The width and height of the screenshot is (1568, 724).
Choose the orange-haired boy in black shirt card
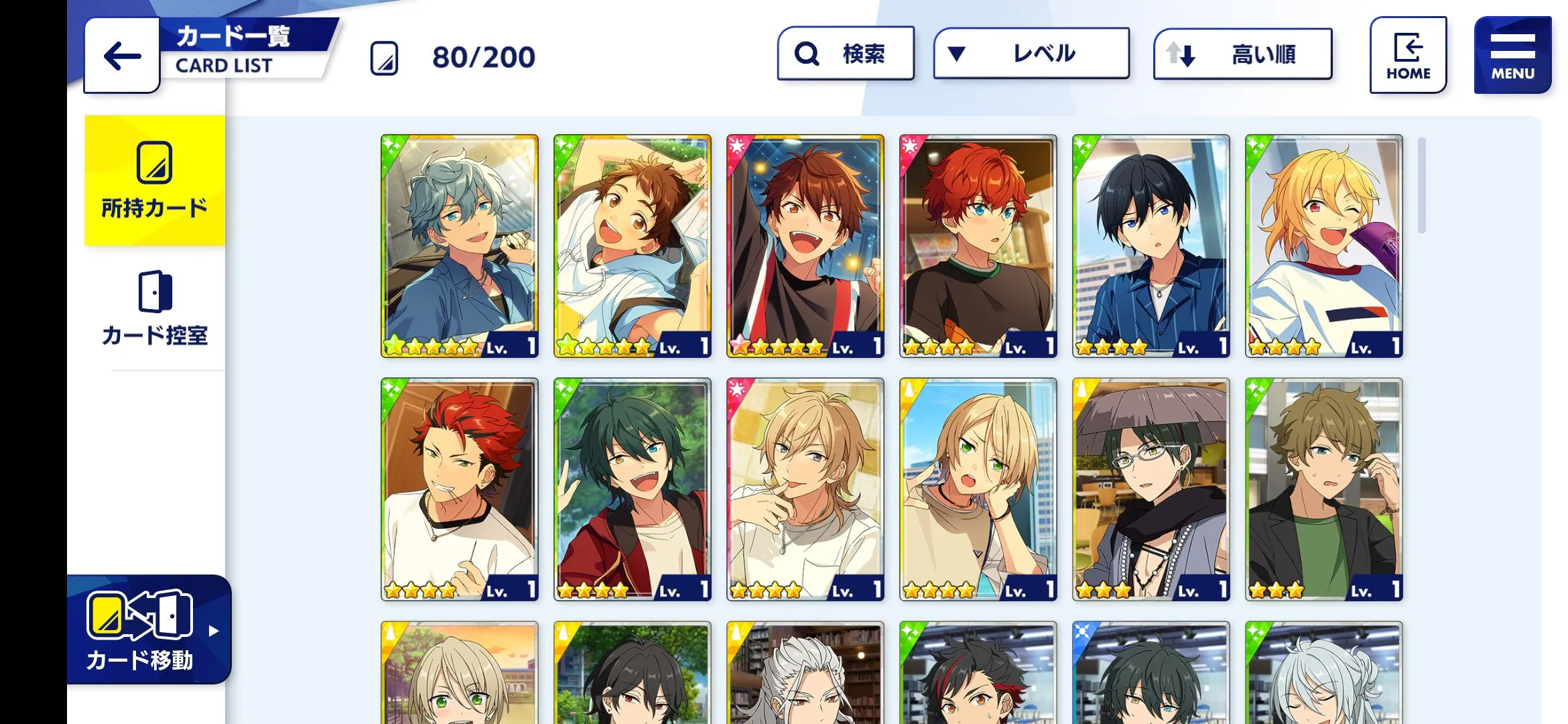pyautogui.click(x=978, y=246)
